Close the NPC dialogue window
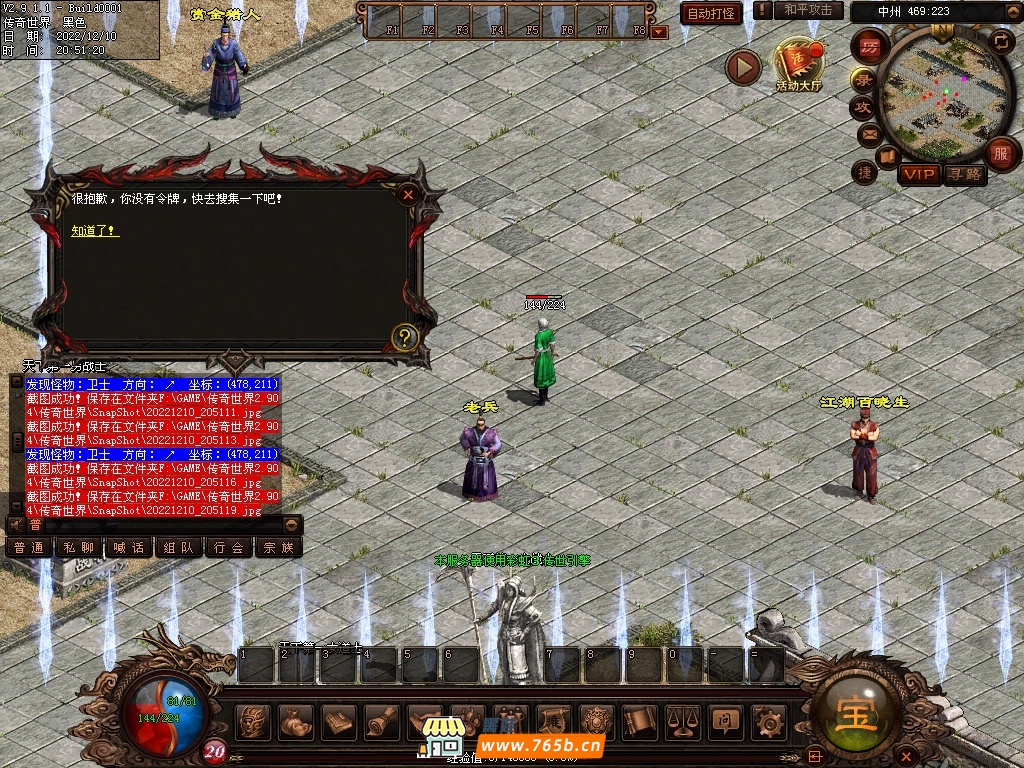This screenshot has width=1024, height=768. [x=407, y=195]
